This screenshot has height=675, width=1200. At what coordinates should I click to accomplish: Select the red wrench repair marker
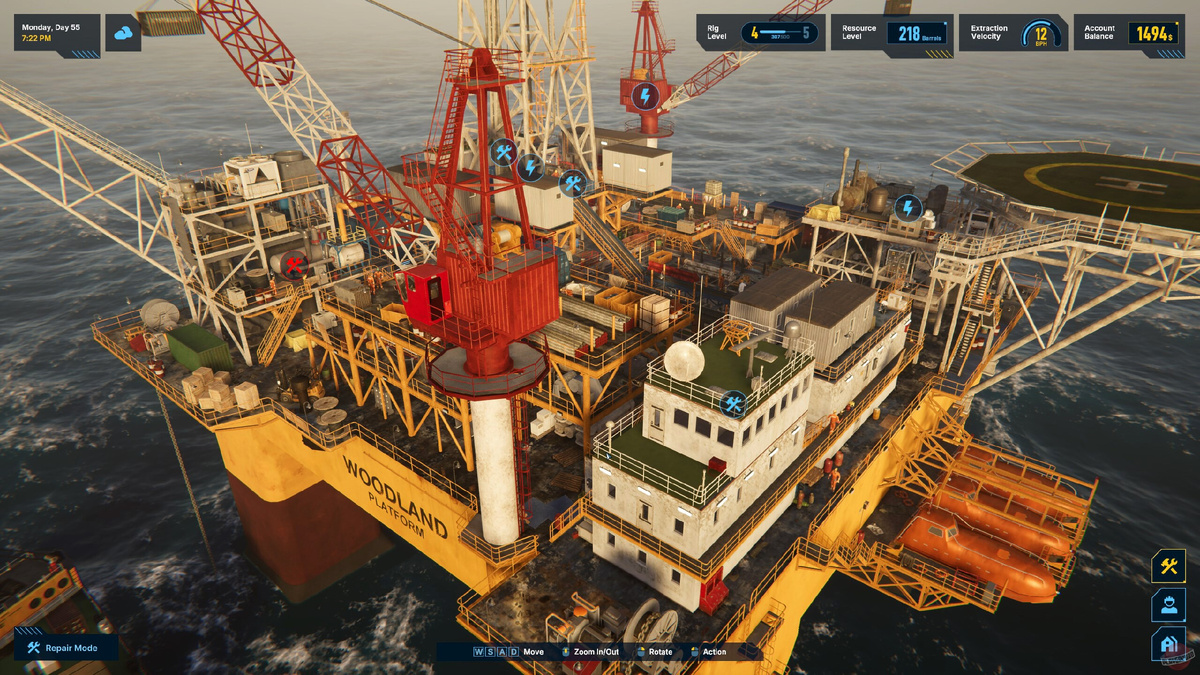point(294,265)
